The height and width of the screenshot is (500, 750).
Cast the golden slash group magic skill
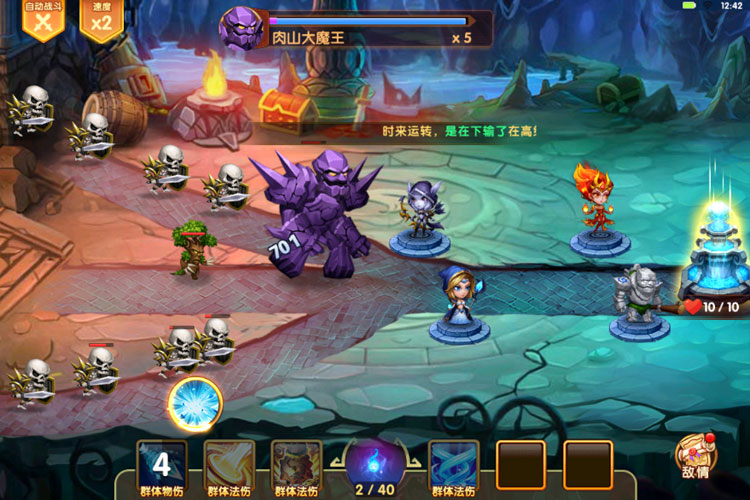click(x=229, y=465)
